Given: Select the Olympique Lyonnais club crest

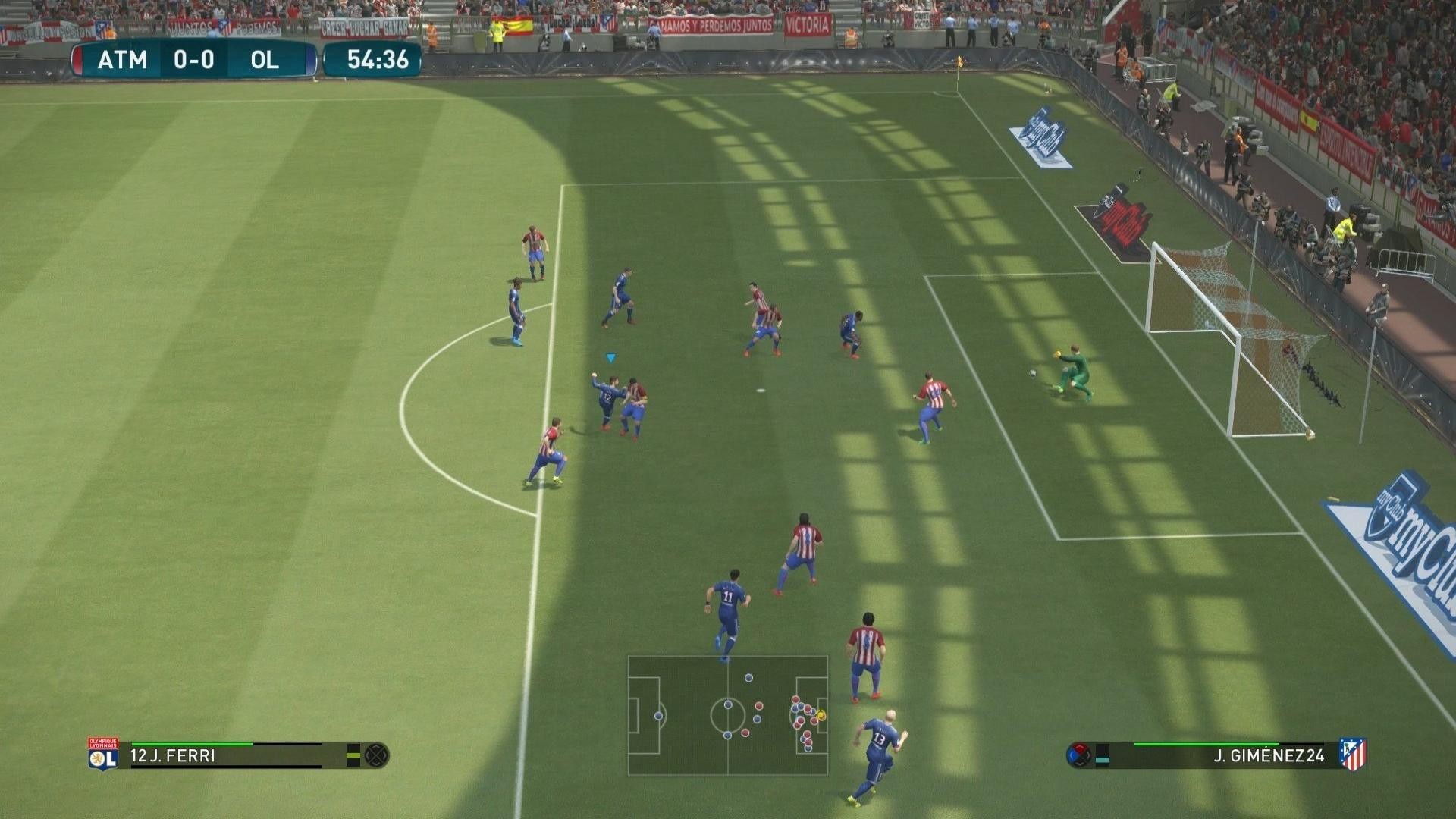Looking at the screenshot, I should pos(103,755).
